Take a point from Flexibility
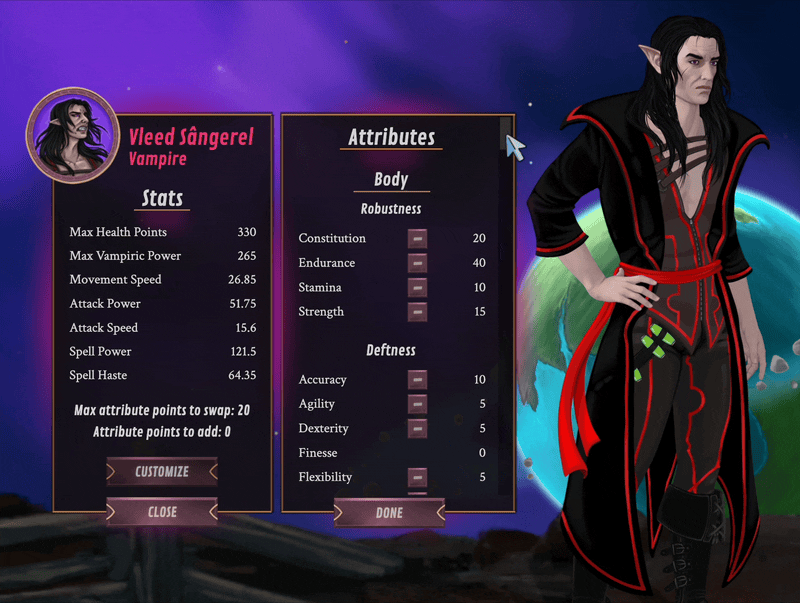The width and height of the screenshot is (800, 603). 417,477
